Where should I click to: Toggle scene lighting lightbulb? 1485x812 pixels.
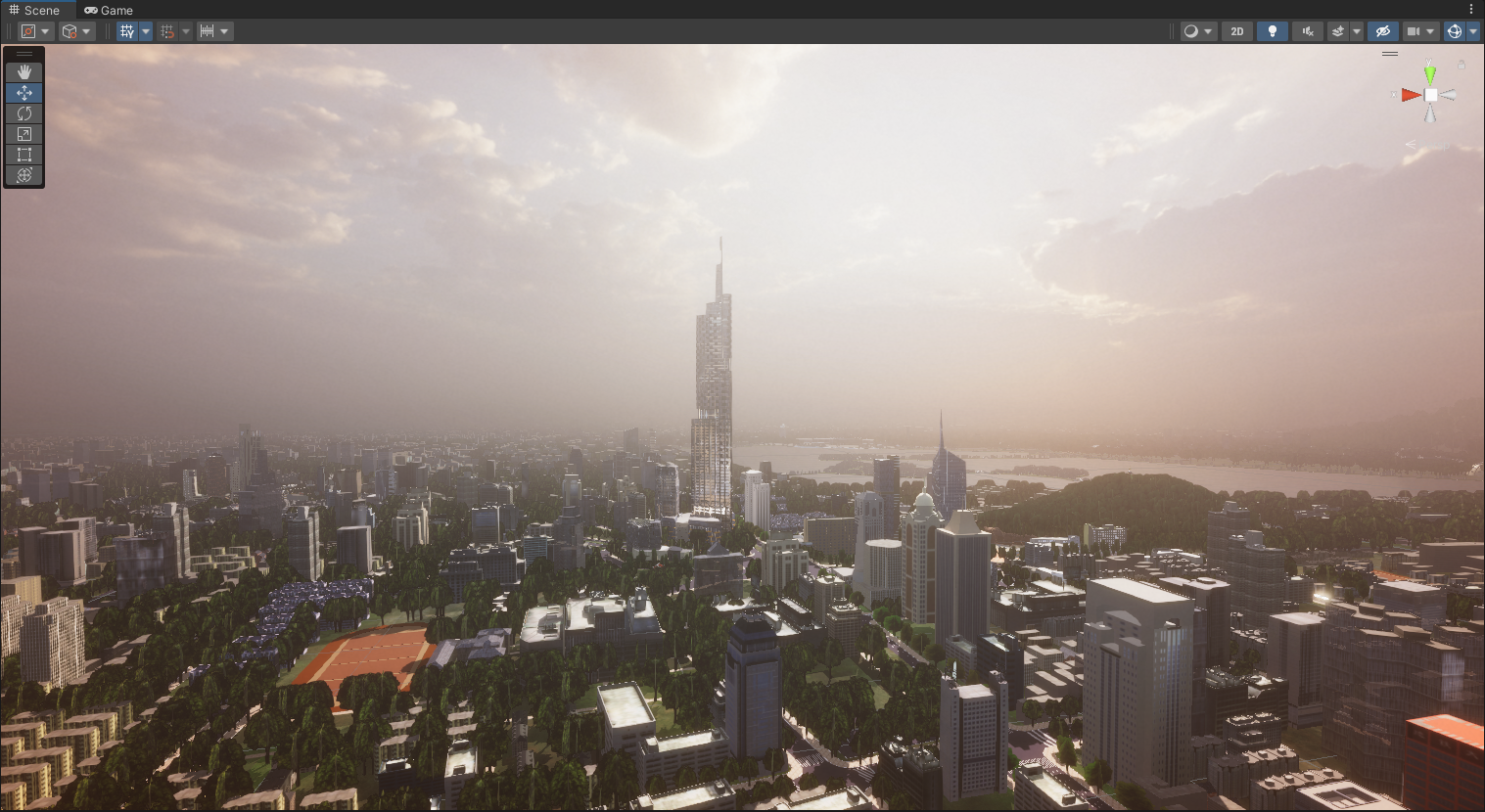coord(1273,31)
